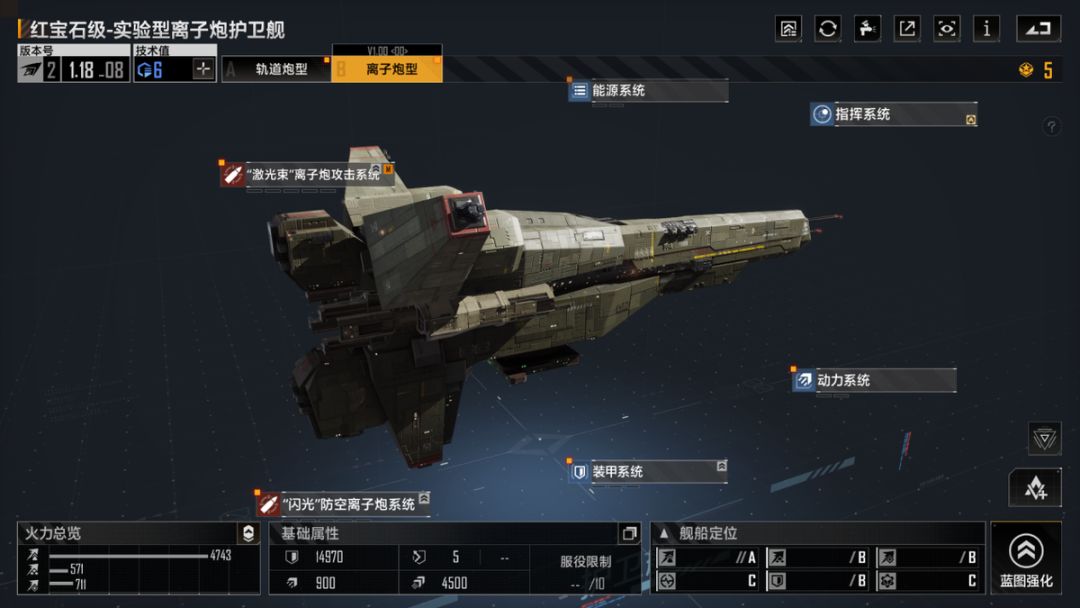Viewport: 1080px width, 608px height.
Task: Open the info "i" button
Action: tap(986, 29)
